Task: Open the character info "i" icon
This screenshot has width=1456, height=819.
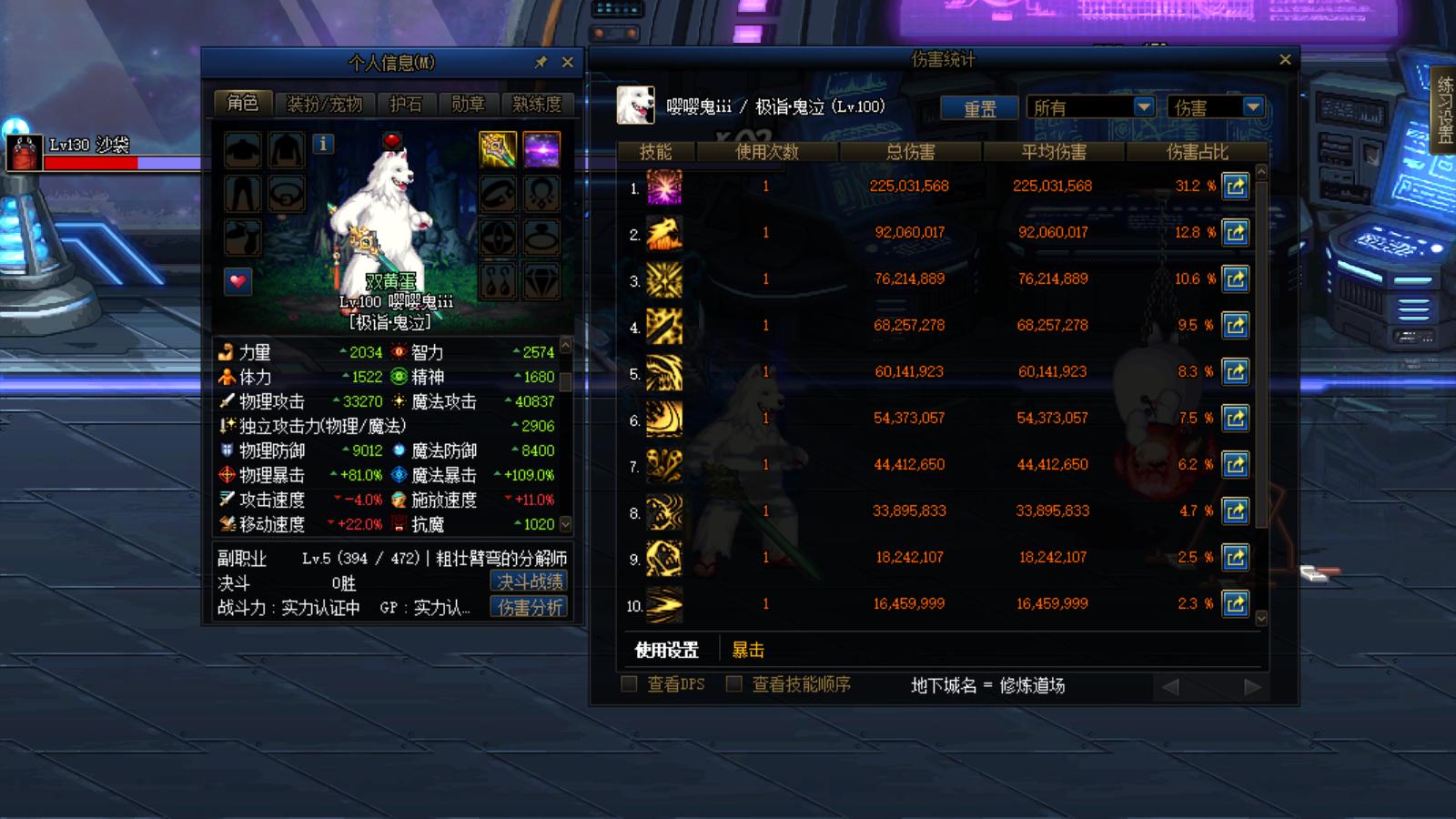Action: (323, 143)
